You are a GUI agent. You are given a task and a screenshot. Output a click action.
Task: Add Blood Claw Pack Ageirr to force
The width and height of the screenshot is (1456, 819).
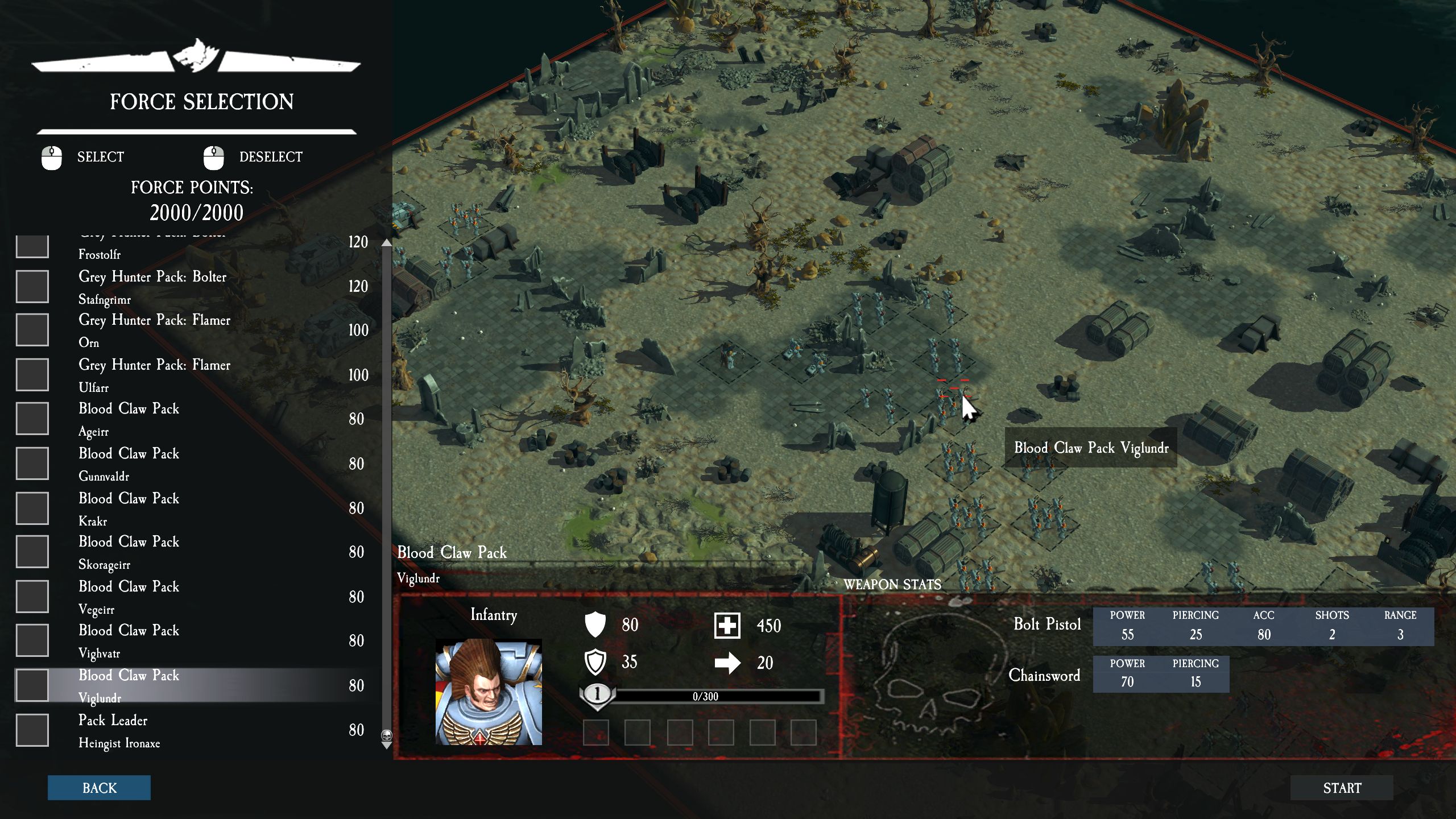click(x=32, y=419)
